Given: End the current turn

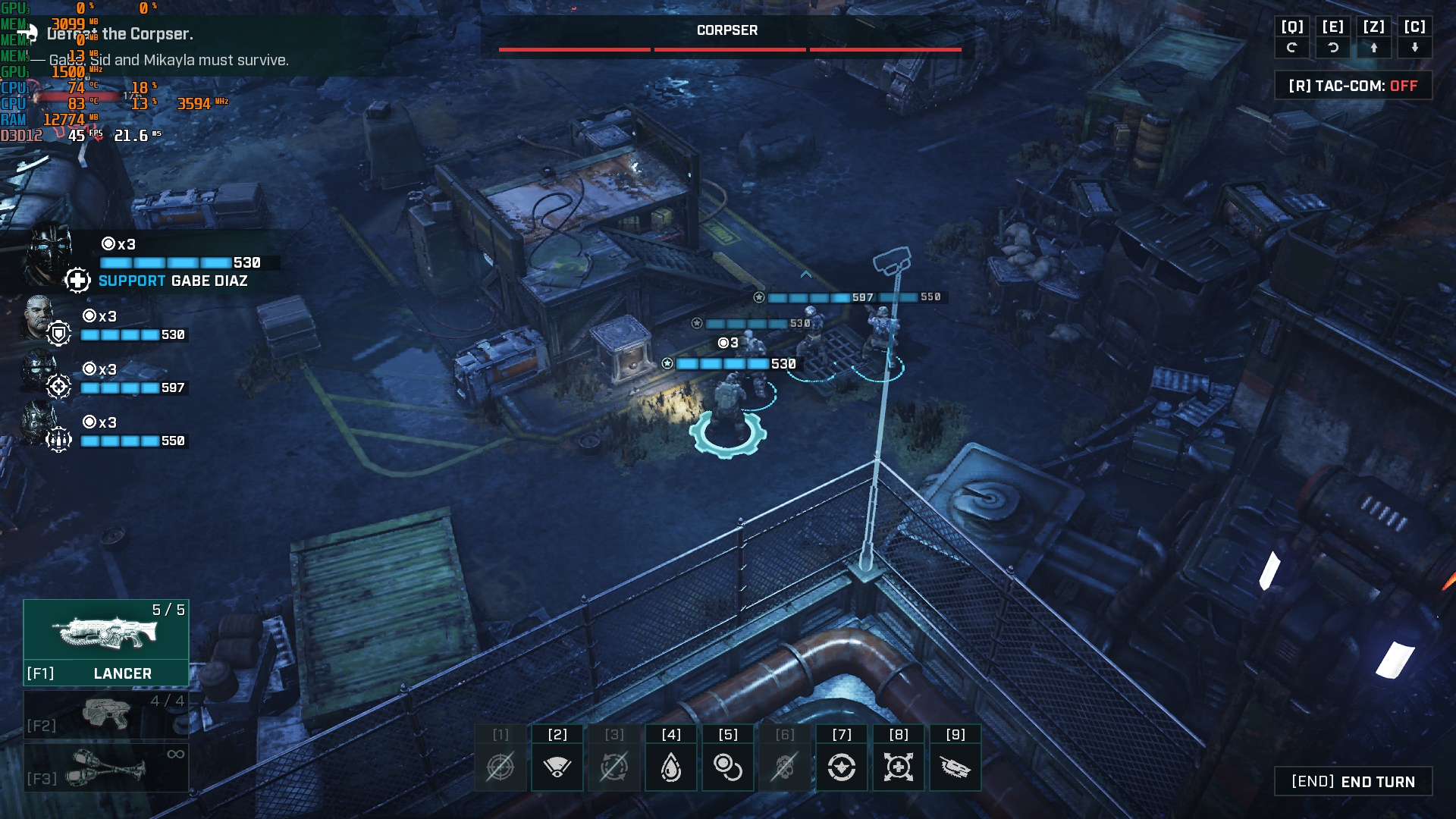Looking at the screenshot, I should [1353, 782].
